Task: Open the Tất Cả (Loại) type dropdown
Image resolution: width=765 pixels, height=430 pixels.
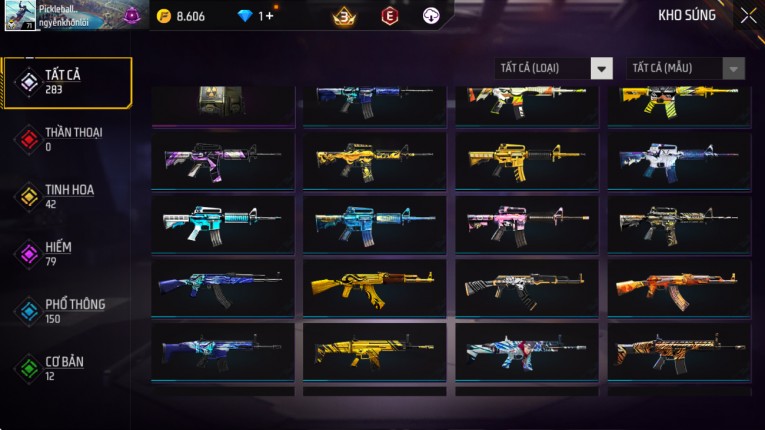Action: pyautogui.click(x=554, y=68)
